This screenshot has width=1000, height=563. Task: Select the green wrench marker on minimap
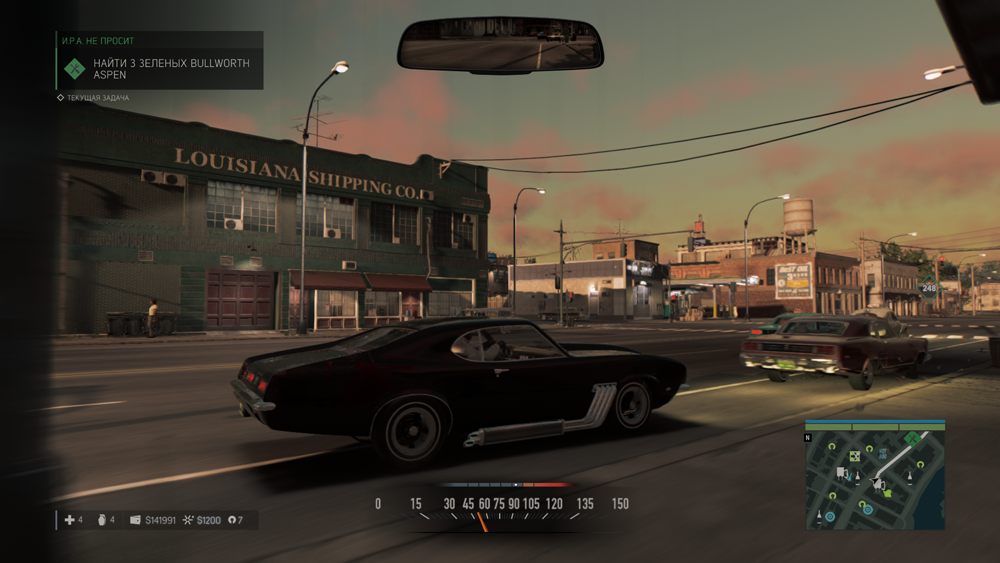pos(911,438)
